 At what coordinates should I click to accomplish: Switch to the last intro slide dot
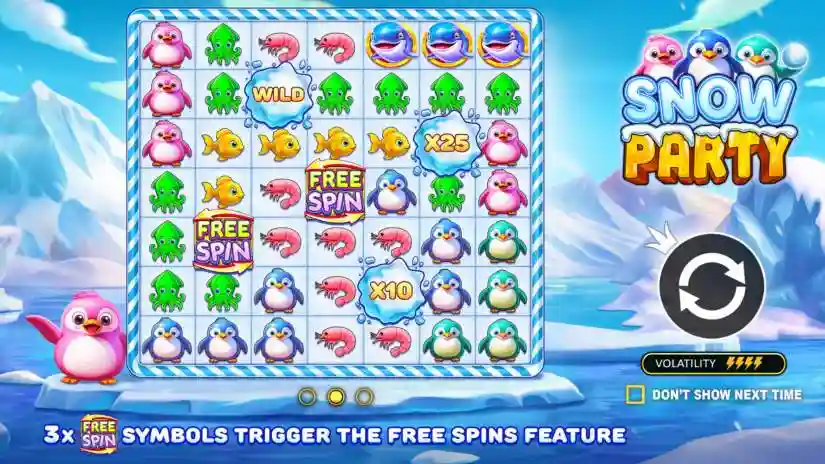point(364,397)
